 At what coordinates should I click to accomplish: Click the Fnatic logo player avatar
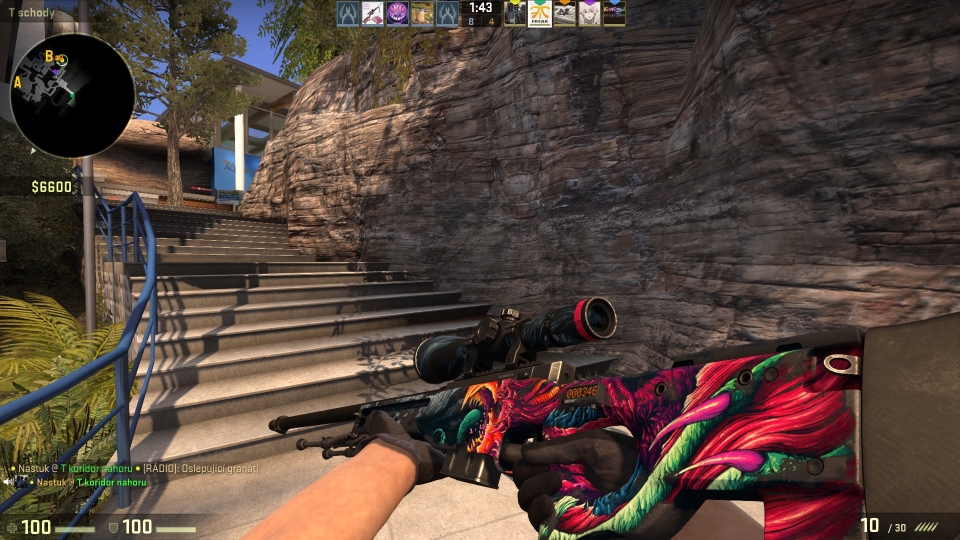click(540, 13)
